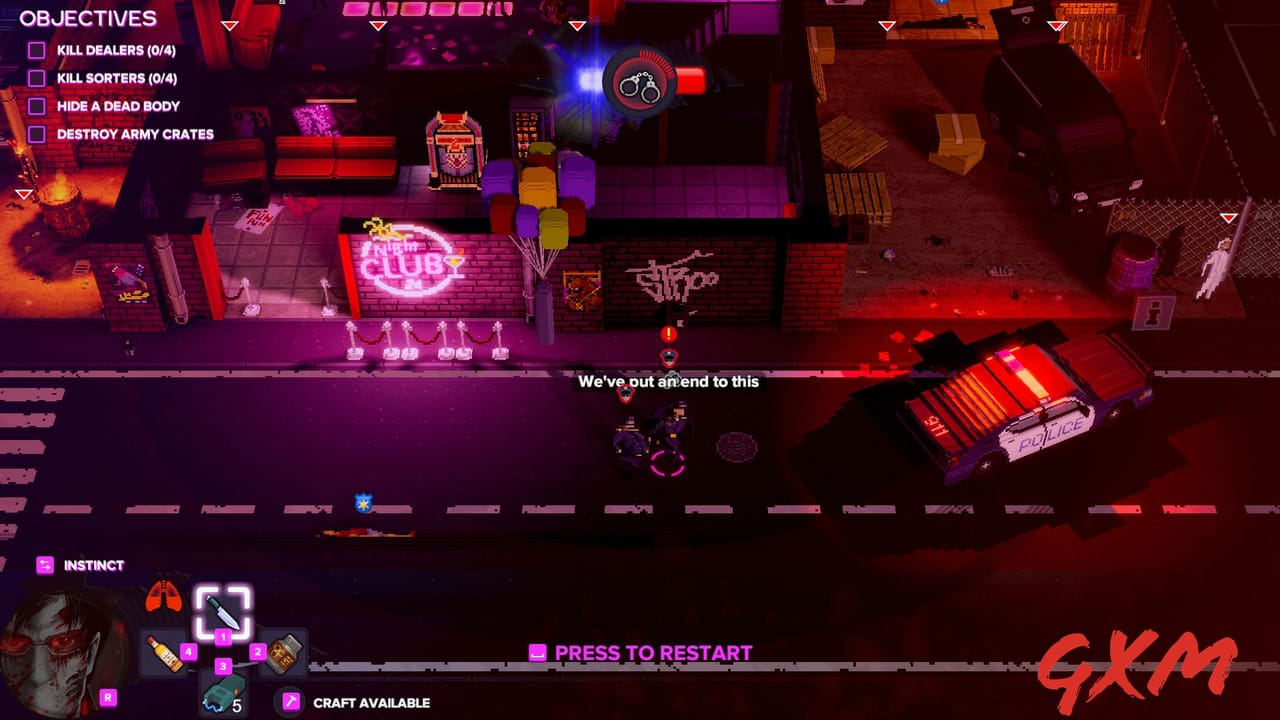Open crafting via the pickaxe icon
The height and width of the screenshot is (720, 1280).
[290, 700]
